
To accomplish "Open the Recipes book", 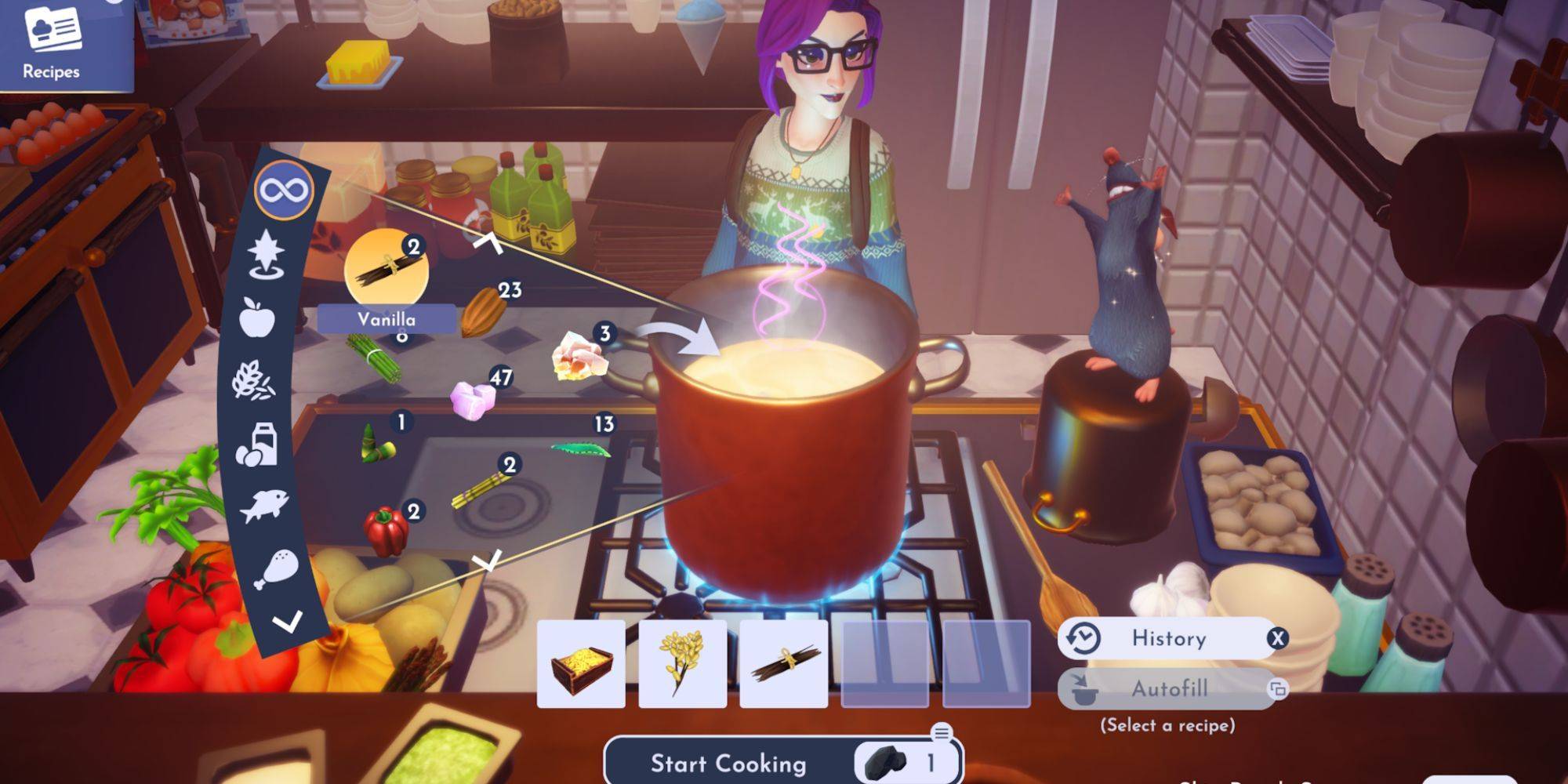I will pos(53,43).
